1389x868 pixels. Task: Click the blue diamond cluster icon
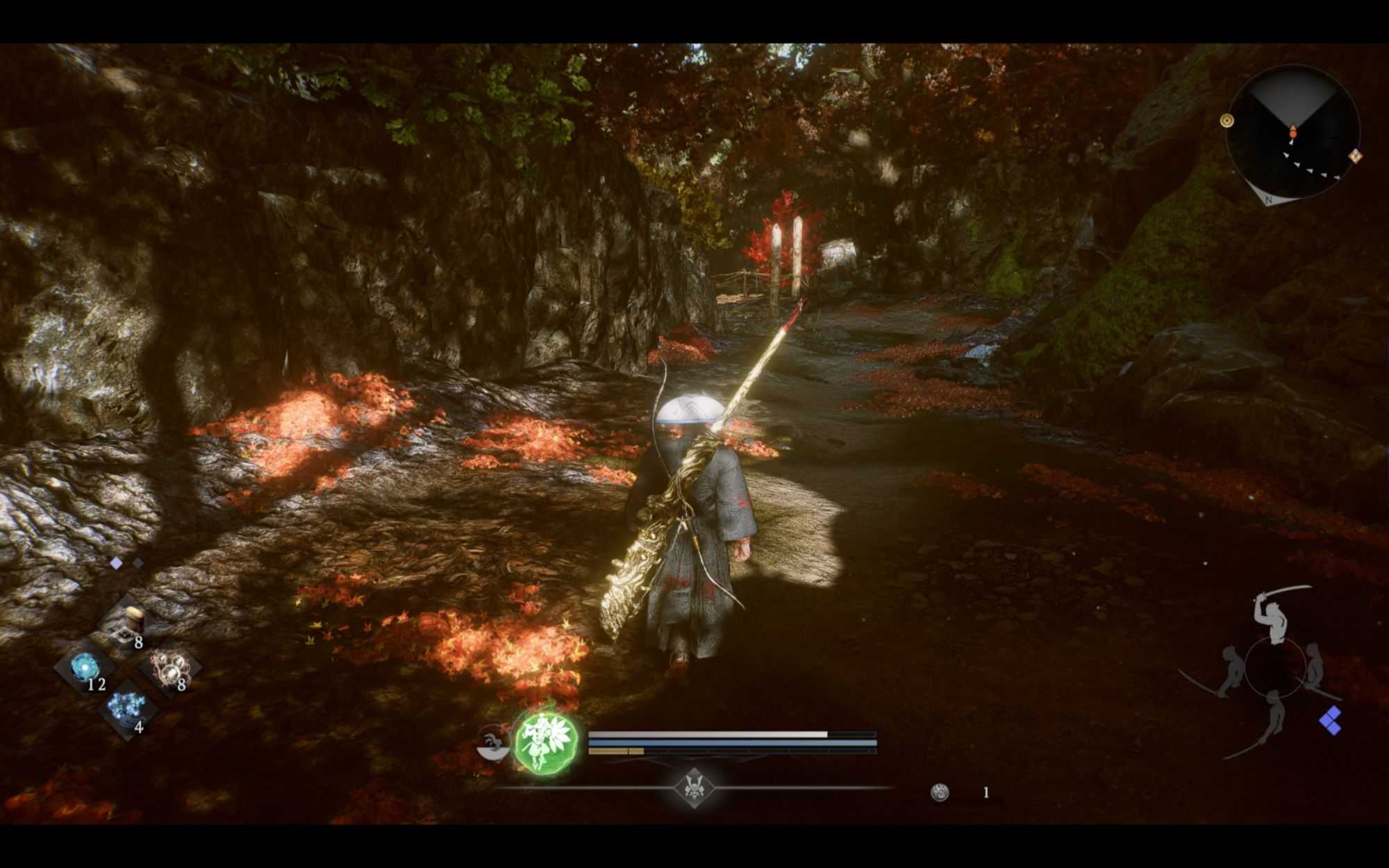pyautogui.click(x=1331, y=721)
